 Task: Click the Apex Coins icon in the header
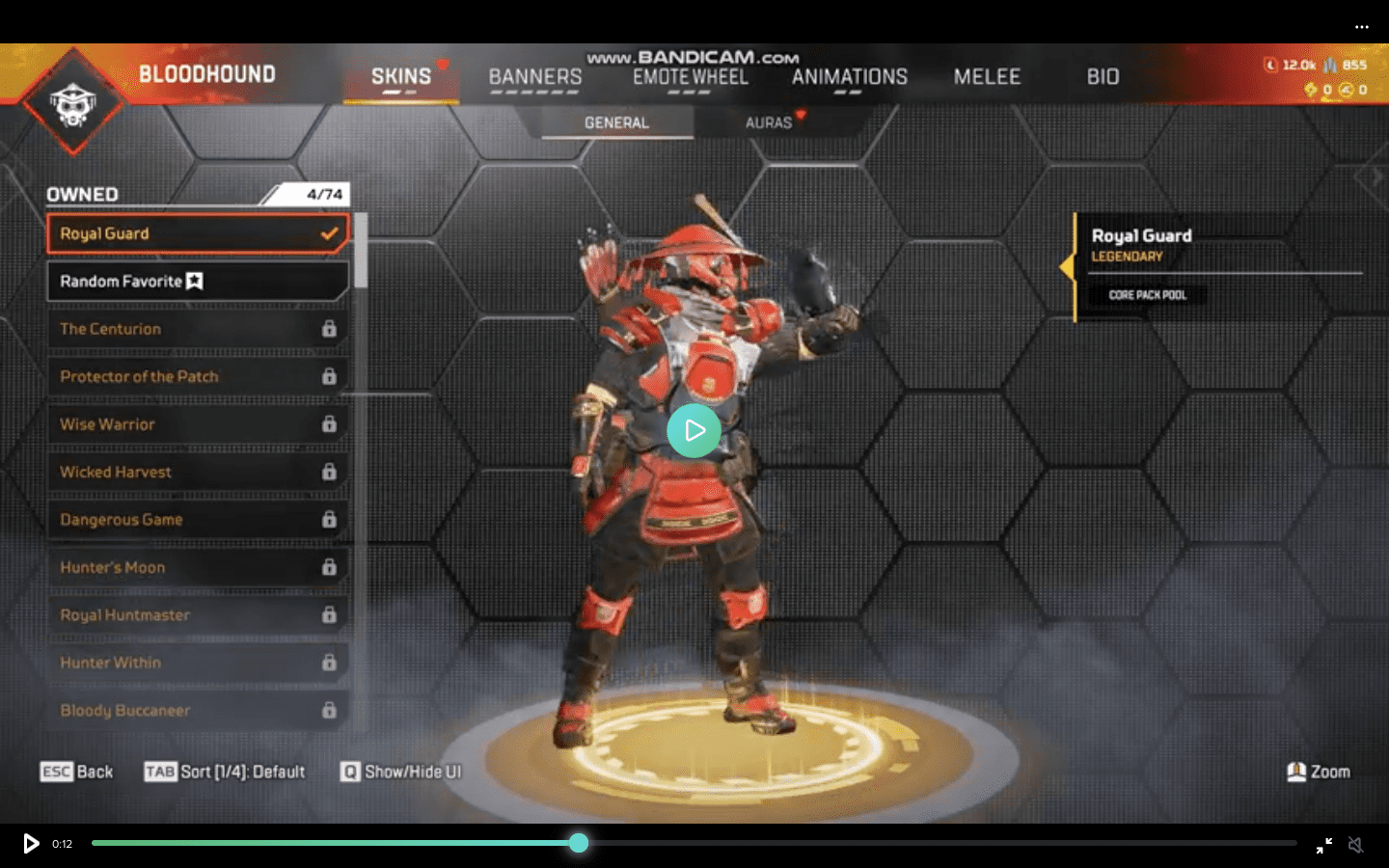1345,90
